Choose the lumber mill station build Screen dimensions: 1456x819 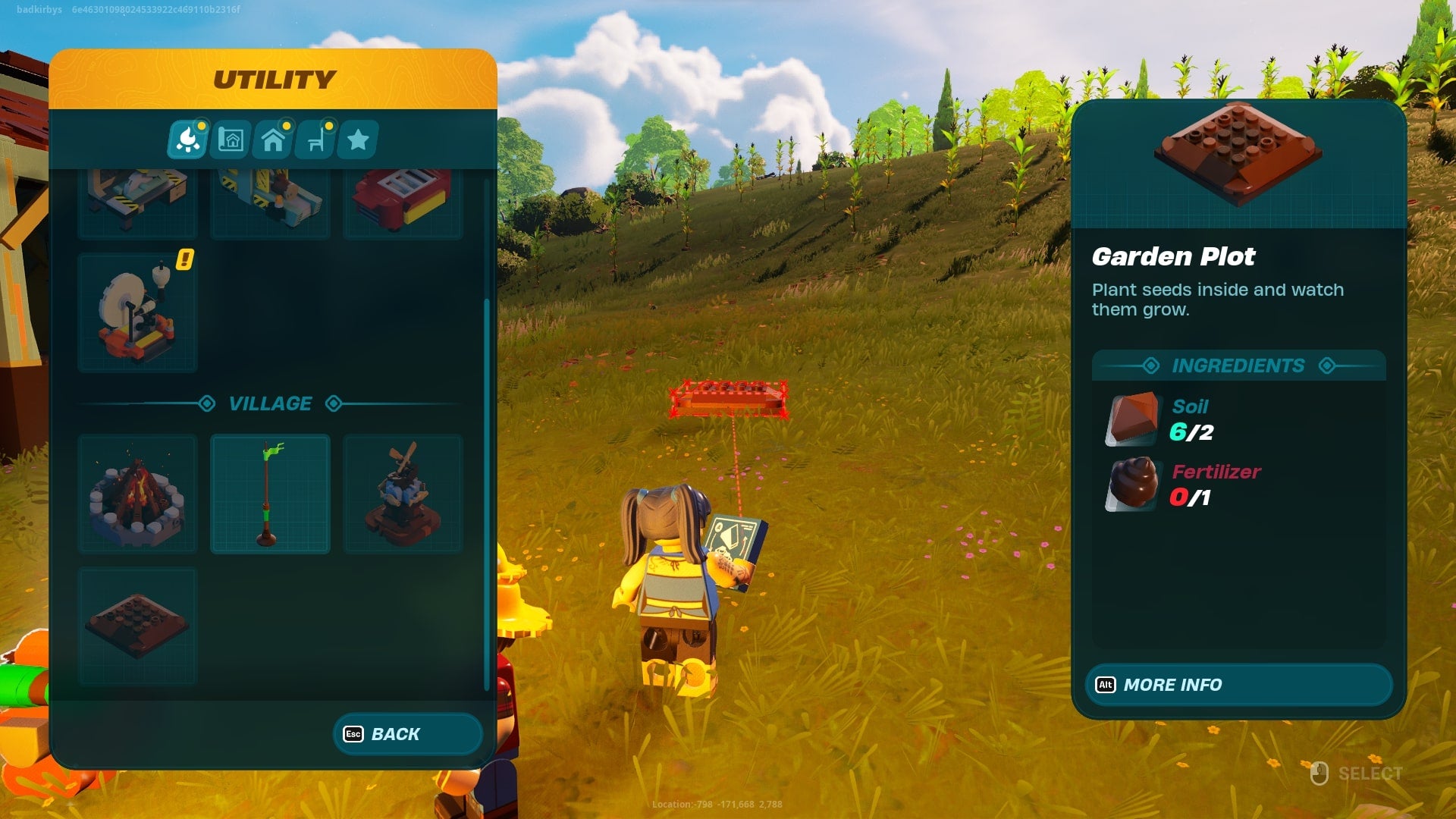coord(270,201)
